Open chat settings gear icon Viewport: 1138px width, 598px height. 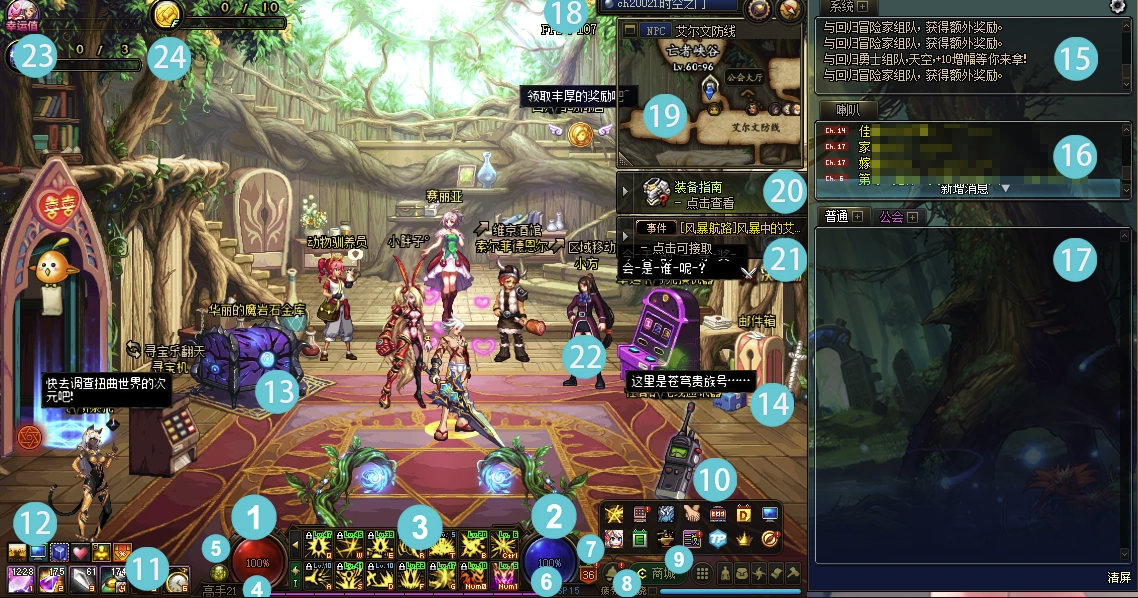[x=1117, y=6]
